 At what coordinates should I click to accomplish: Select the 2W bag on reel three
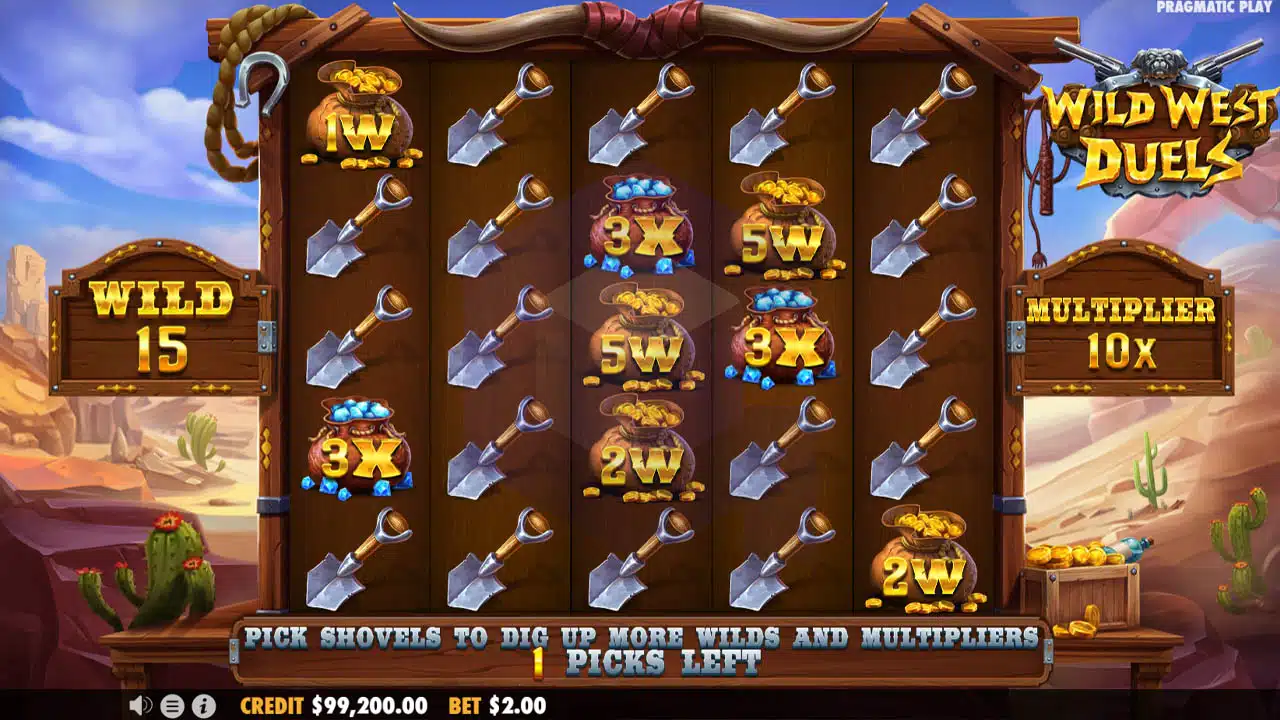pyautogui.click(x=645, y=455)
